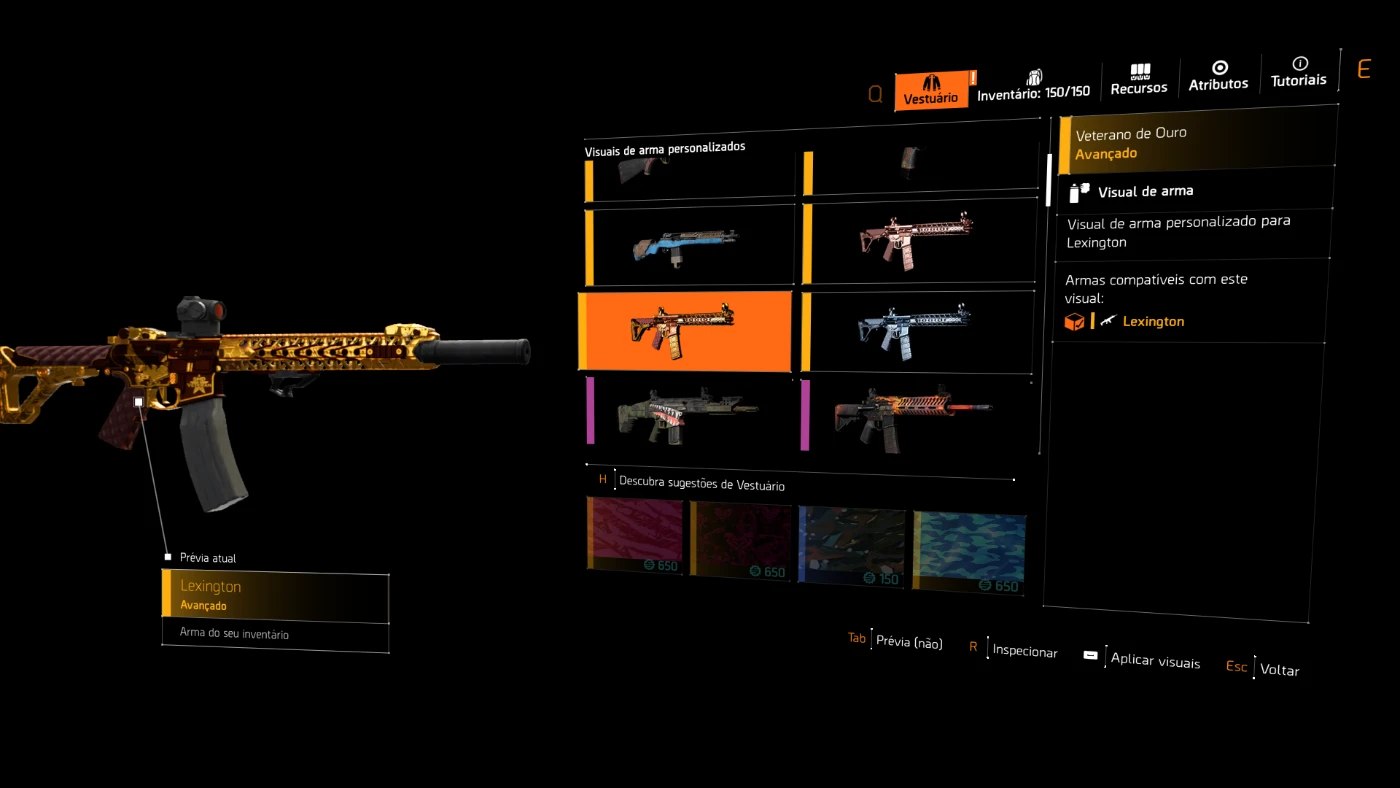Go back with the Voltar button
1400x788 pixels.
coord(1279,669)
